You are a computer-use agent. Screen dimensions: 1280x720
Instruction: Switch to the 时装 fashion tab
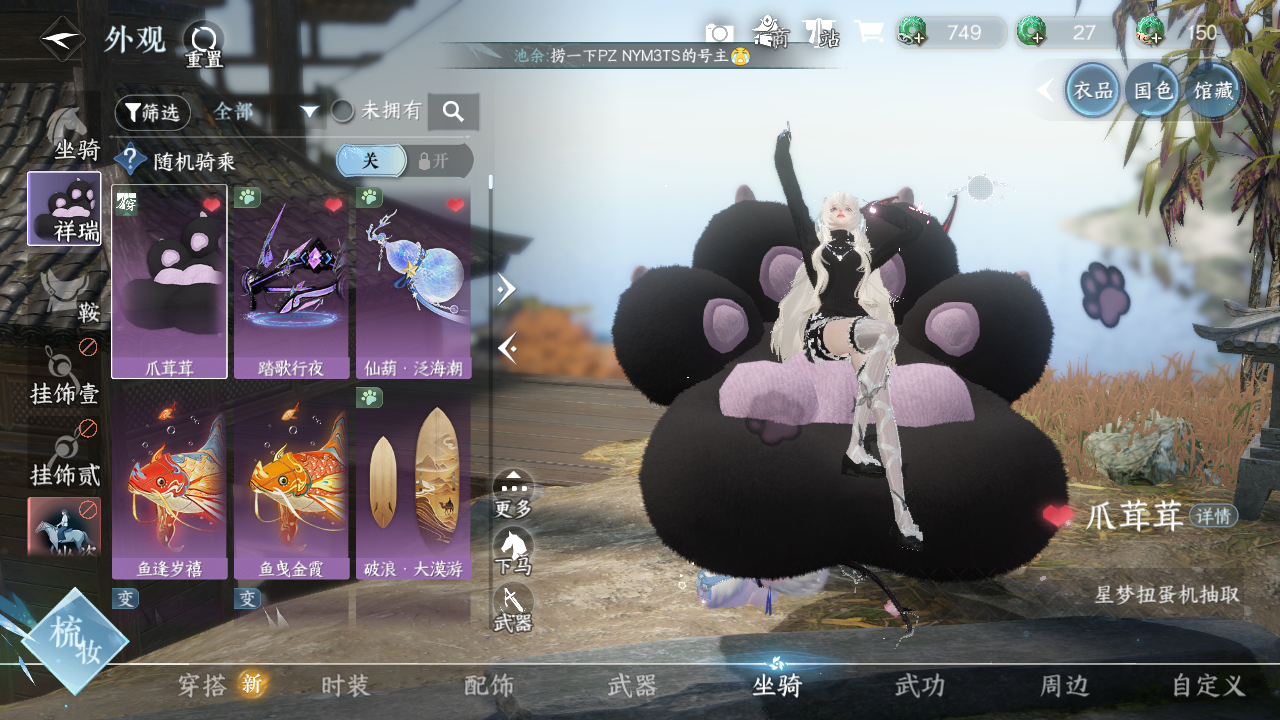[x=346, y=686]
